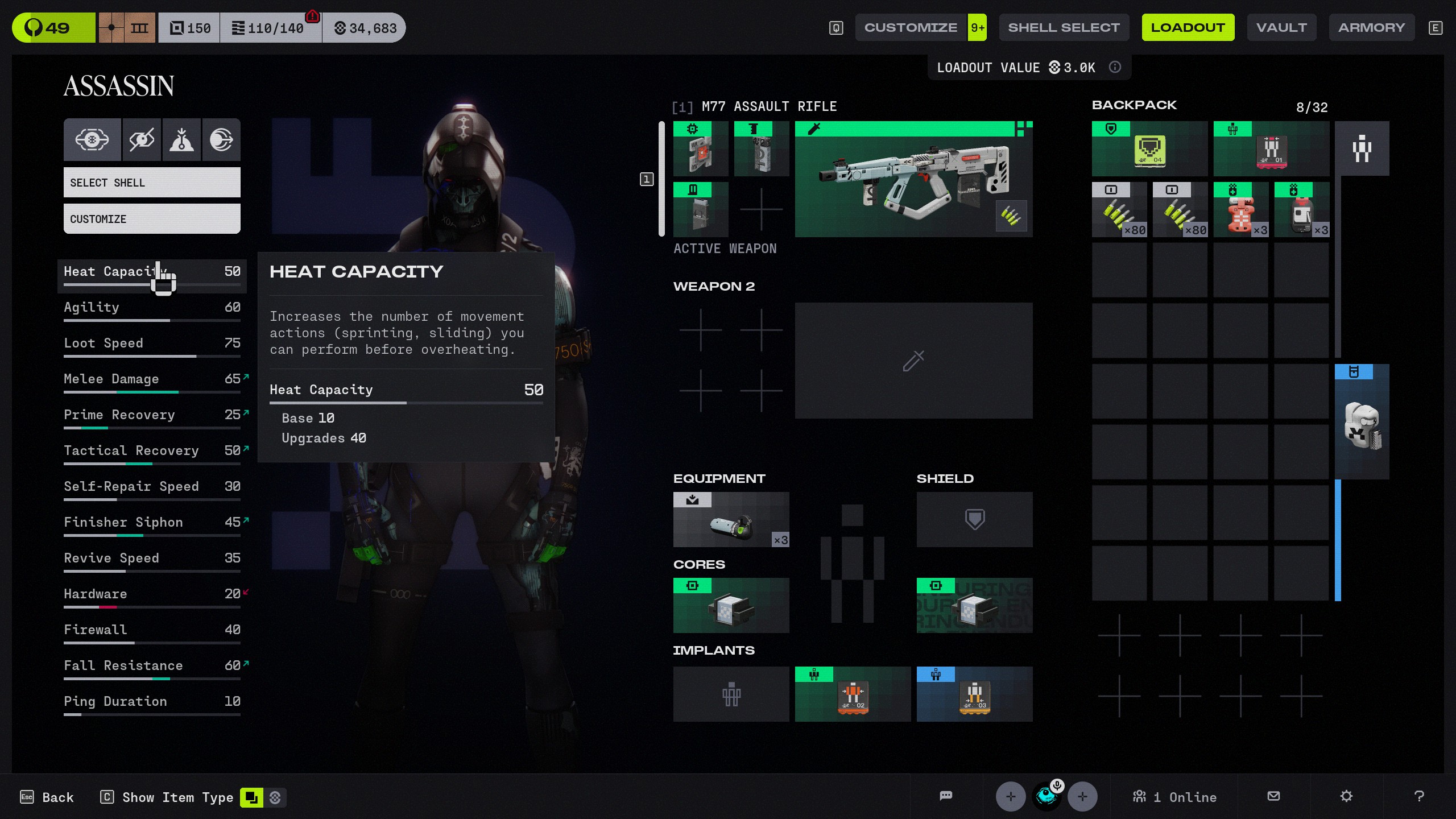Select the equipment grenade slot

coord(731,520)
